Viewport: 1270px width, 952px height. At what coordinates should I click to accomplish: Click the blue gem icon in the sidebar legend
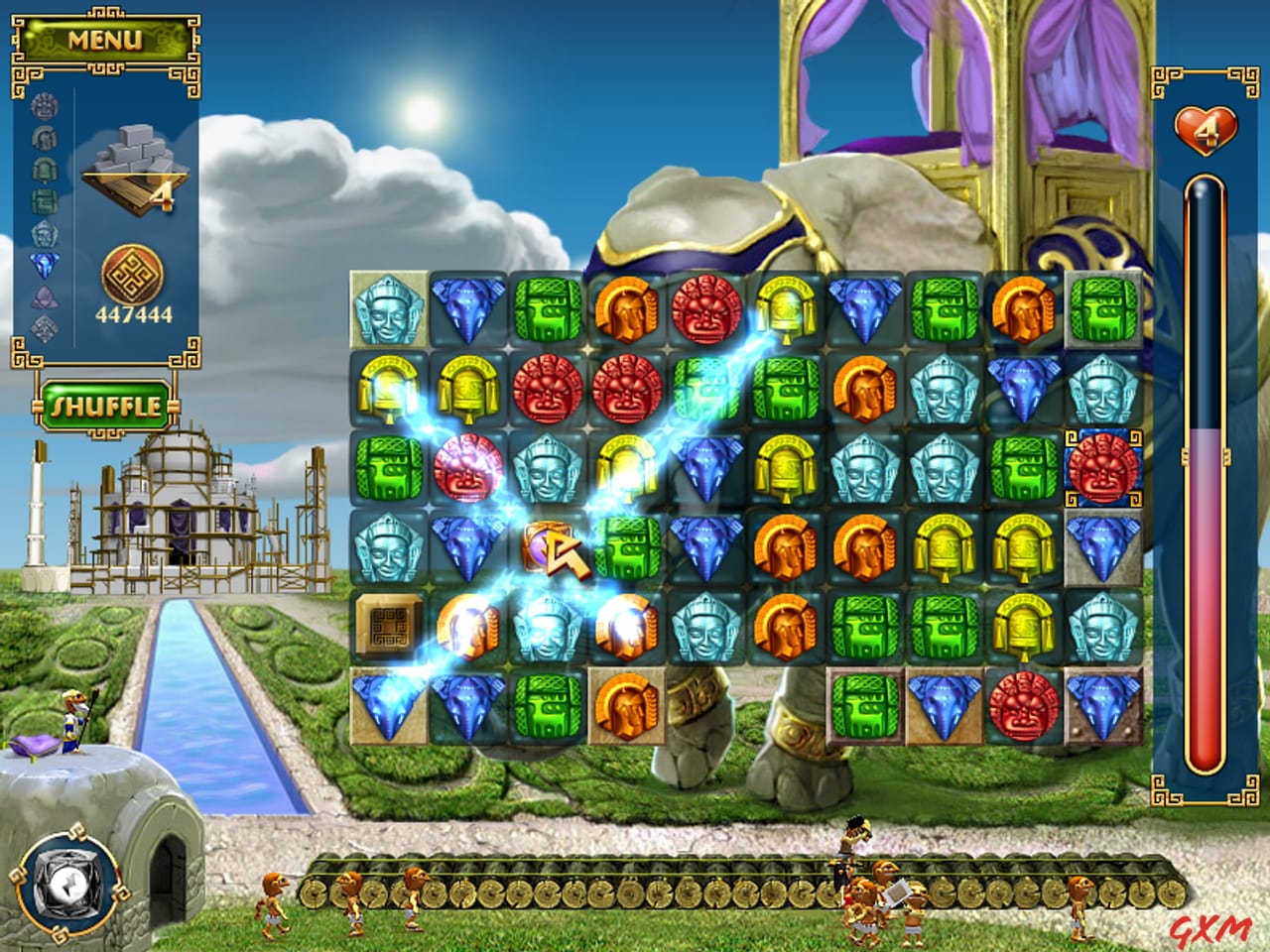42,263
